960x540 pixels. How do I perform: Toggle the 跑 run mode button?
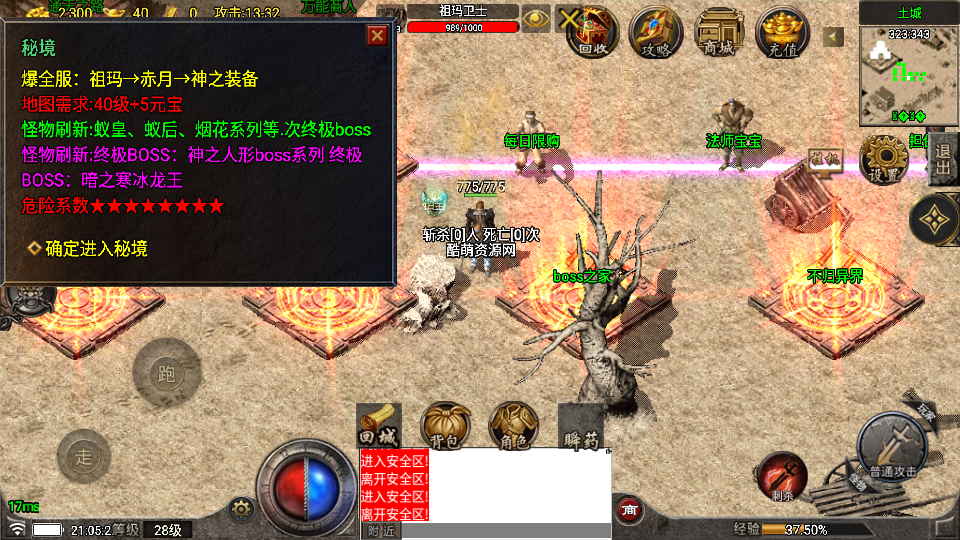click(166, 372)
